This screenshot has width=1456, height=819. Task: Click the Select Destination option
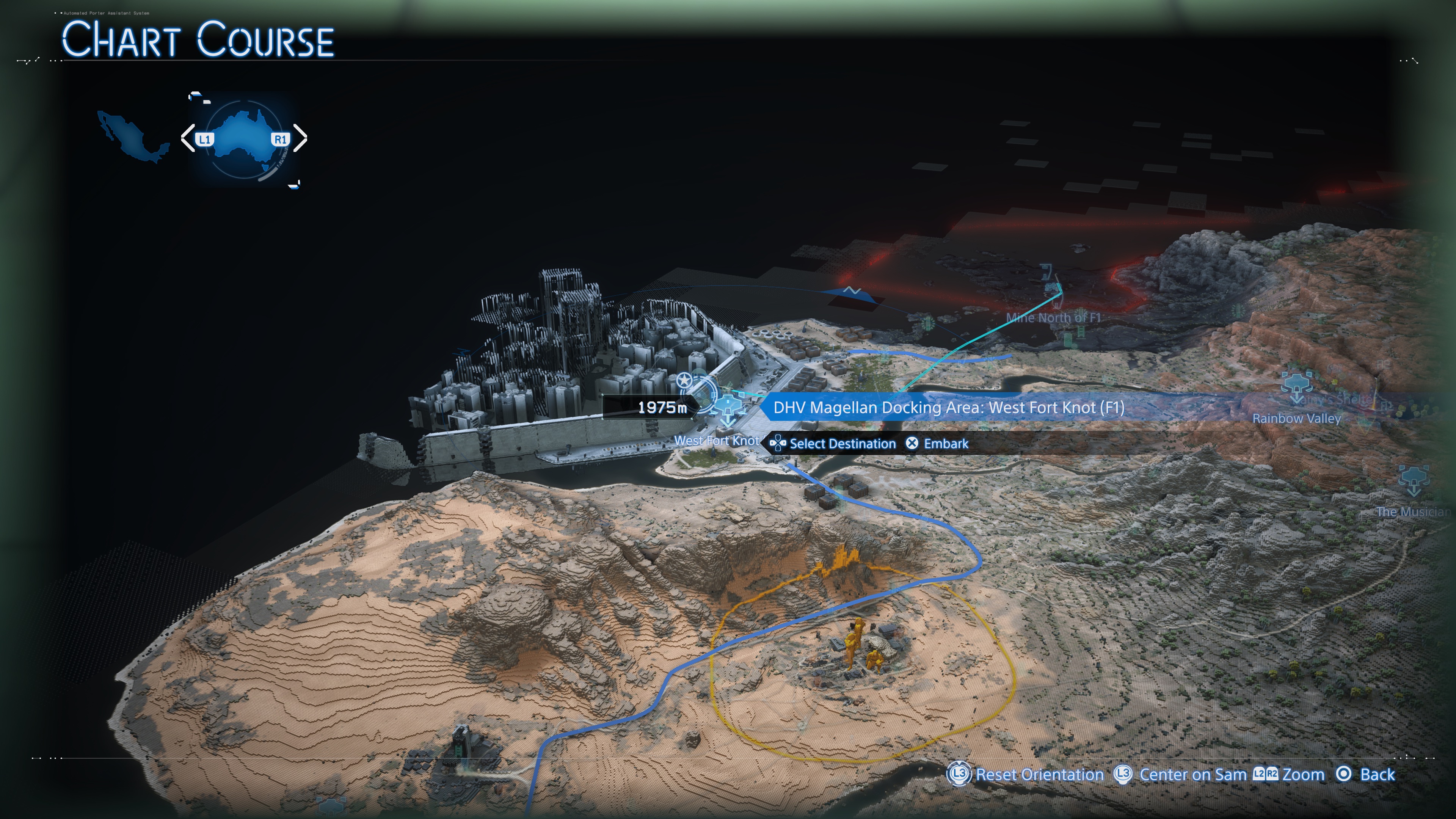(834, 444)
